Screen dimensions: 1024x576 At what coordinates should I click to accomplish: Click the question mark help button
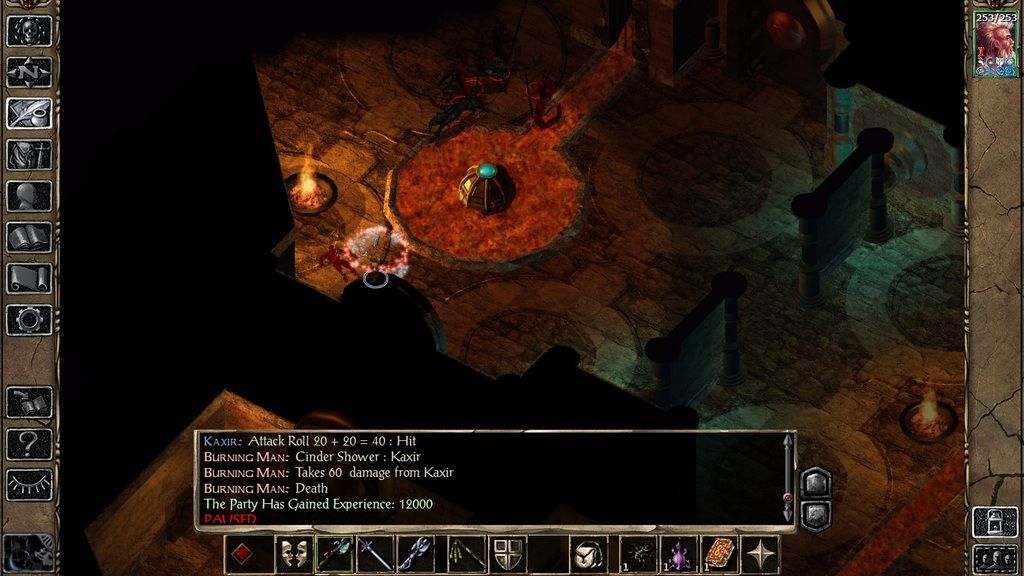(x=29, y=443)
